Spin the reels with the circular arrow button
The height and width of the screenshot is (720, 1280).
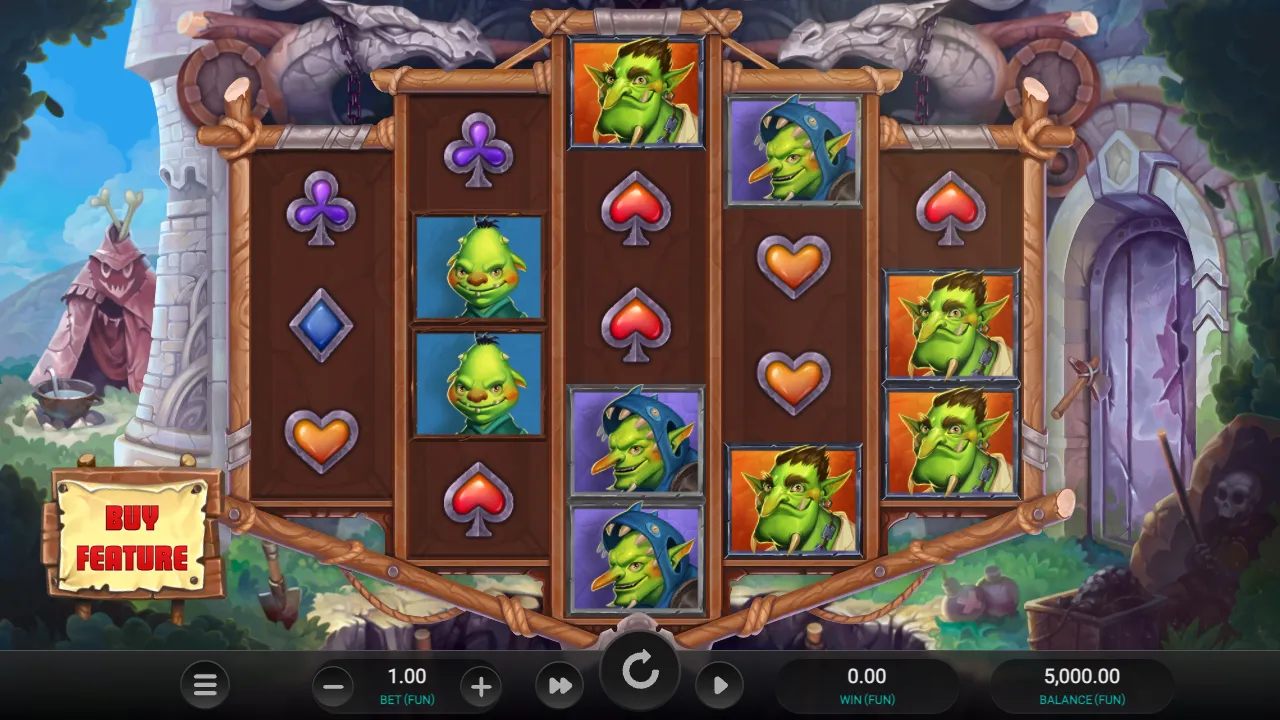640,670
